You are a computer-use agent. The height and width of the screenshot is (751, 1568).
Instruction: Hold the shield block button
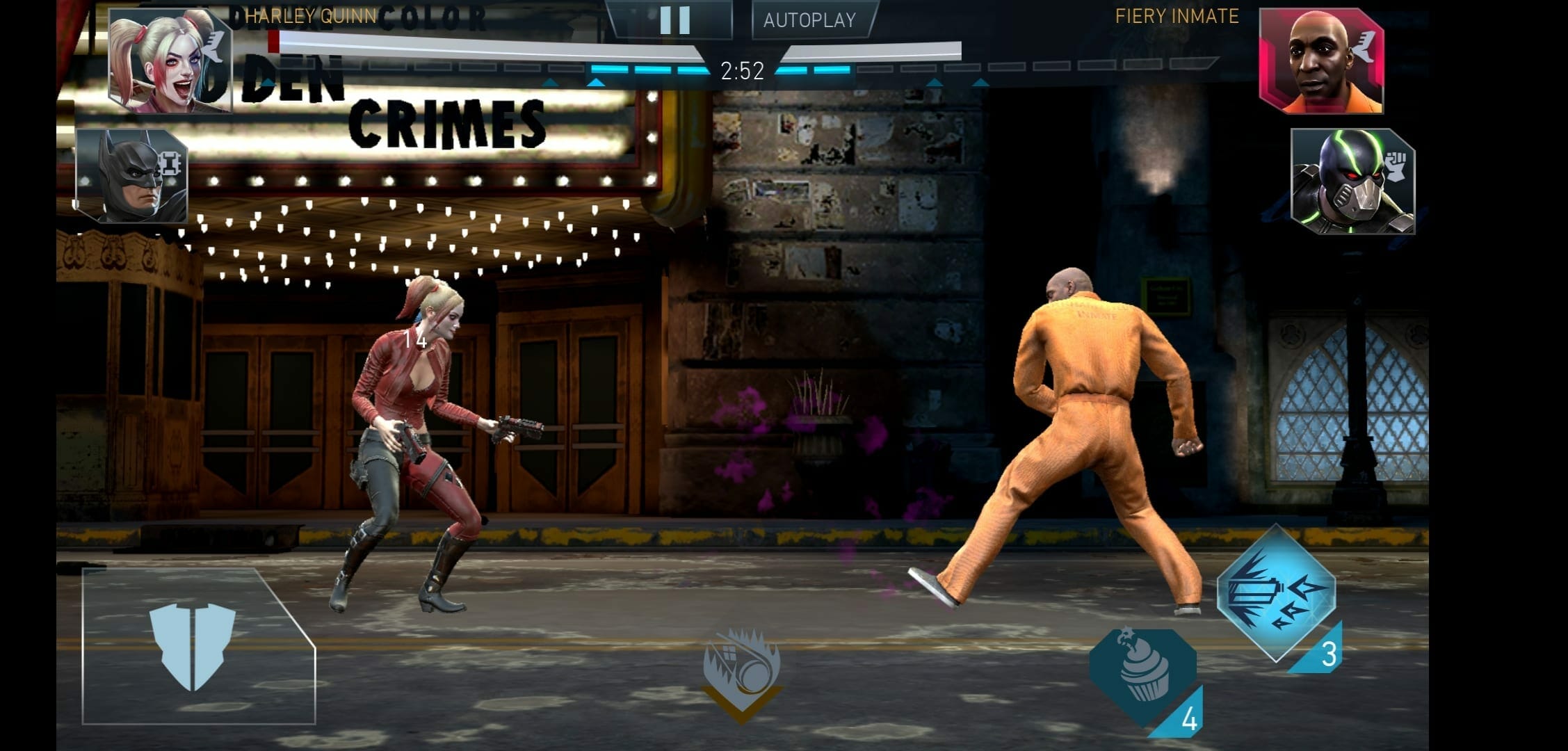tap(194, 647)
